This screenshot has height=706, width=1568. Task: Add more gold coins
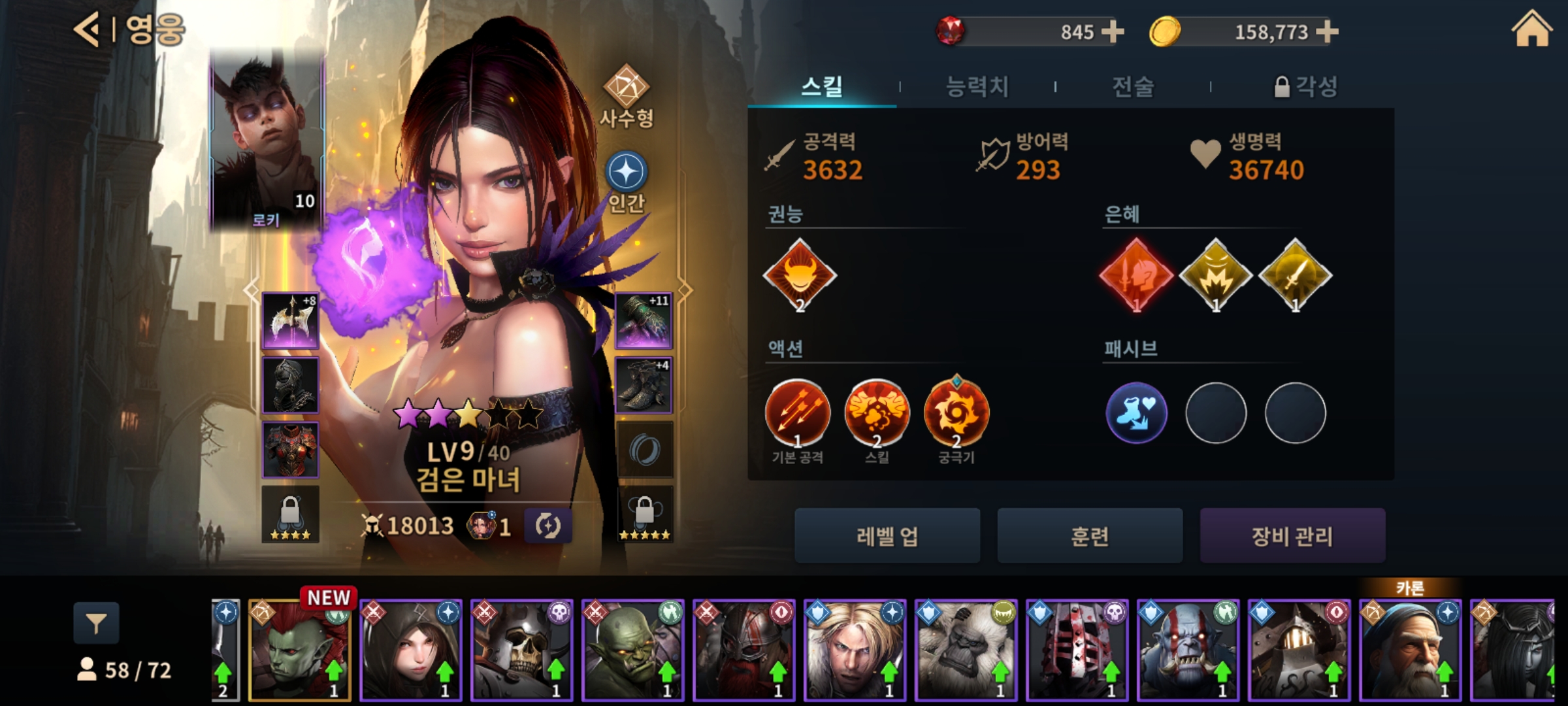[x=1327, y=31]
